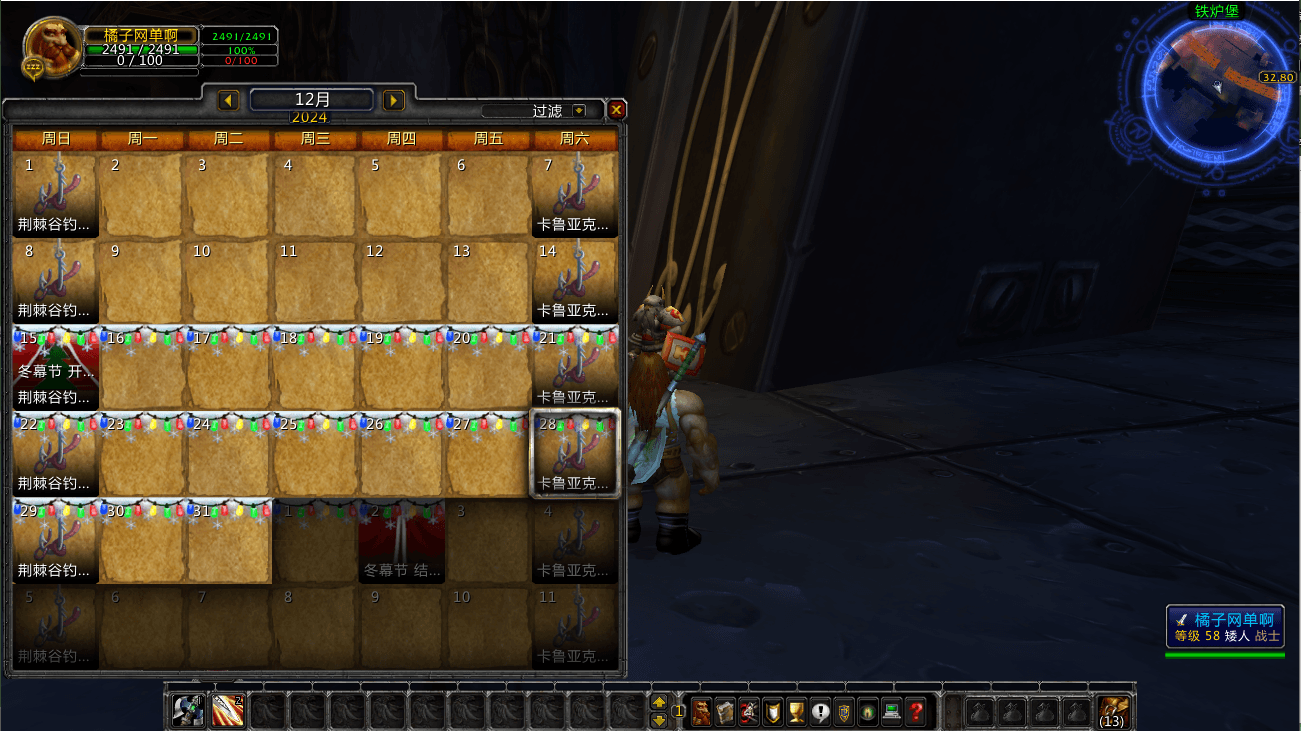Switch action bar page up
This screenshot has width=1301, height=731.
click(x=659, y=702)
